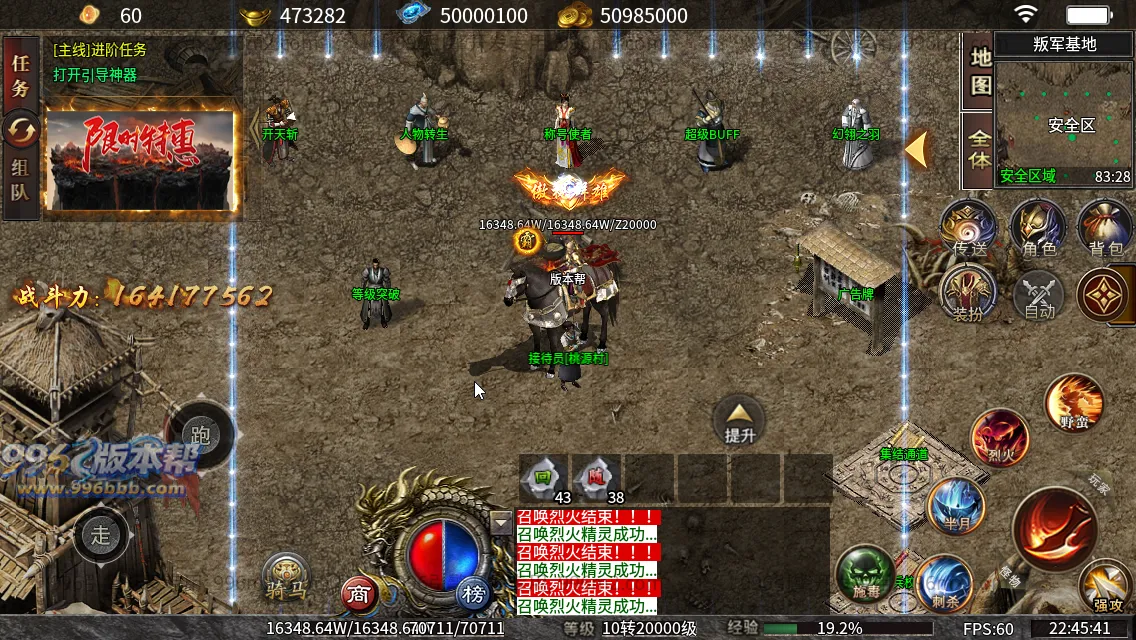Switch to the 组队 team tab
This screenshot has width=1136, height=640.
[x=20, y=180]
